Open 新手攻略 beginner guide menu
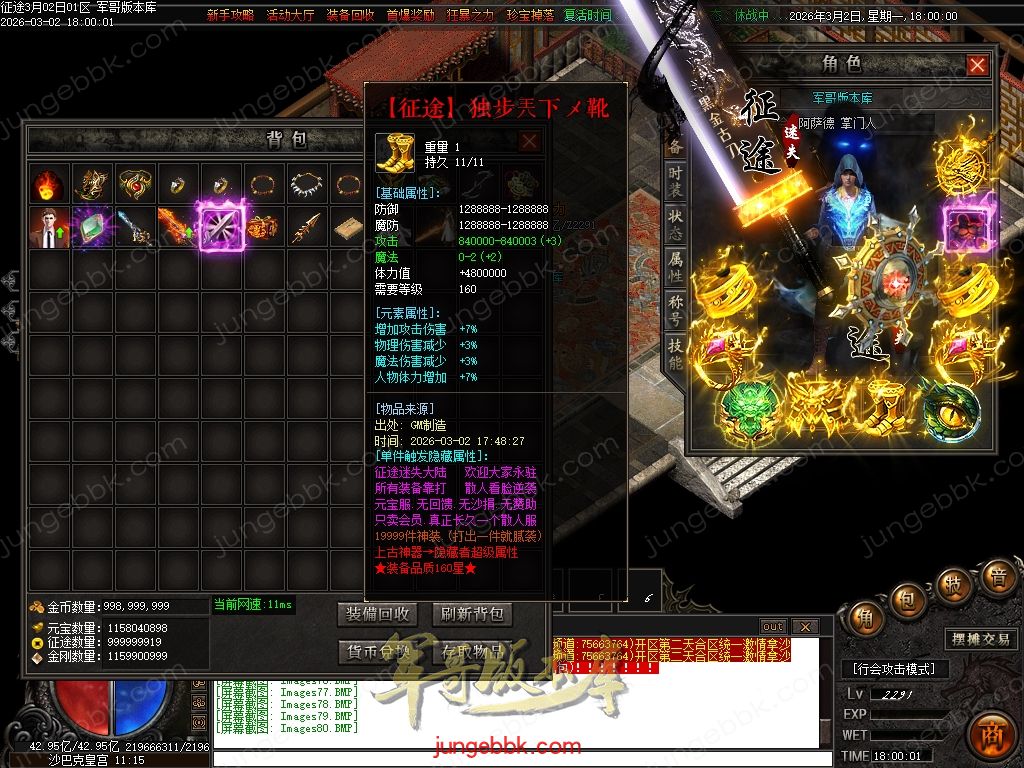This screenshot has height=768, width=1024. point(230,16)
